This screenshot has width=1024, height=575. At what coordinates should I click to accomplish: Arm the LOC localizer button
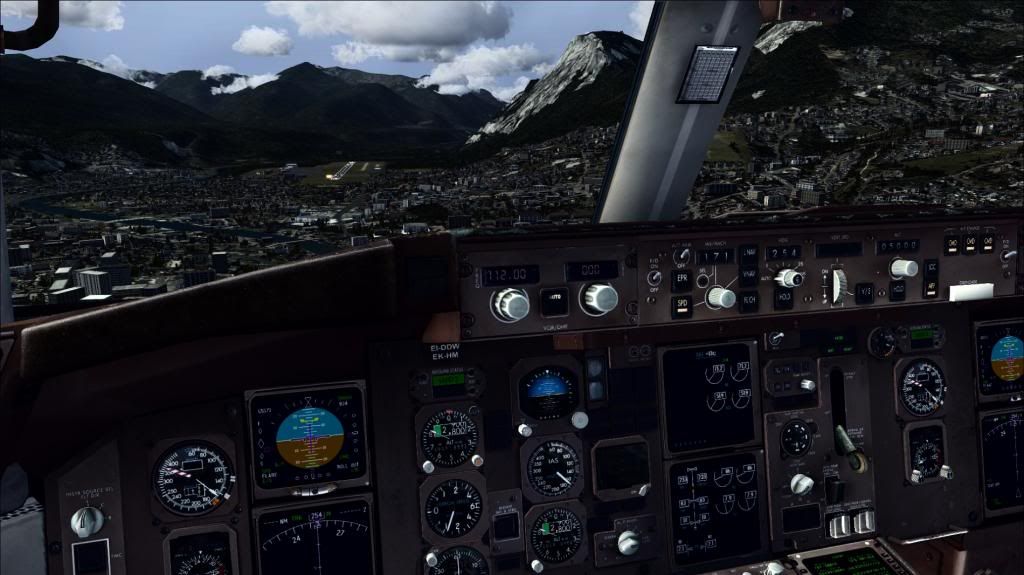point(931,268)
